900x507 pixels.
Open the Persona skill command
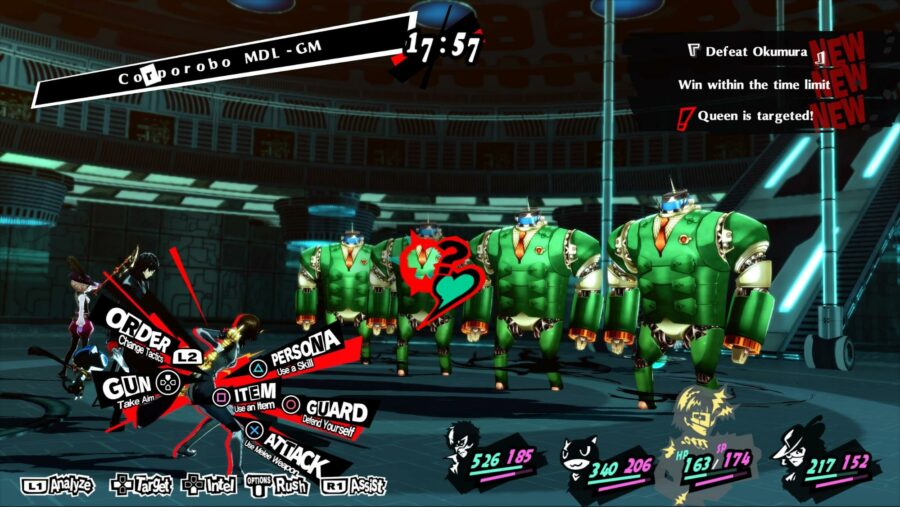tap(302, 351)
